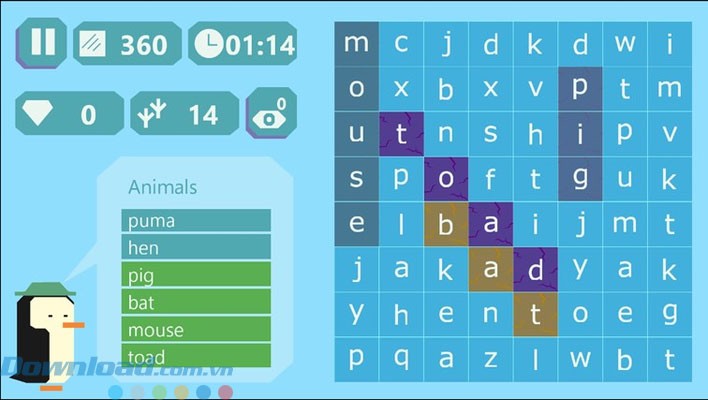Viewport: 708px width, 400px height.
Task: Pause the game
Action: [x=41, y=43]
